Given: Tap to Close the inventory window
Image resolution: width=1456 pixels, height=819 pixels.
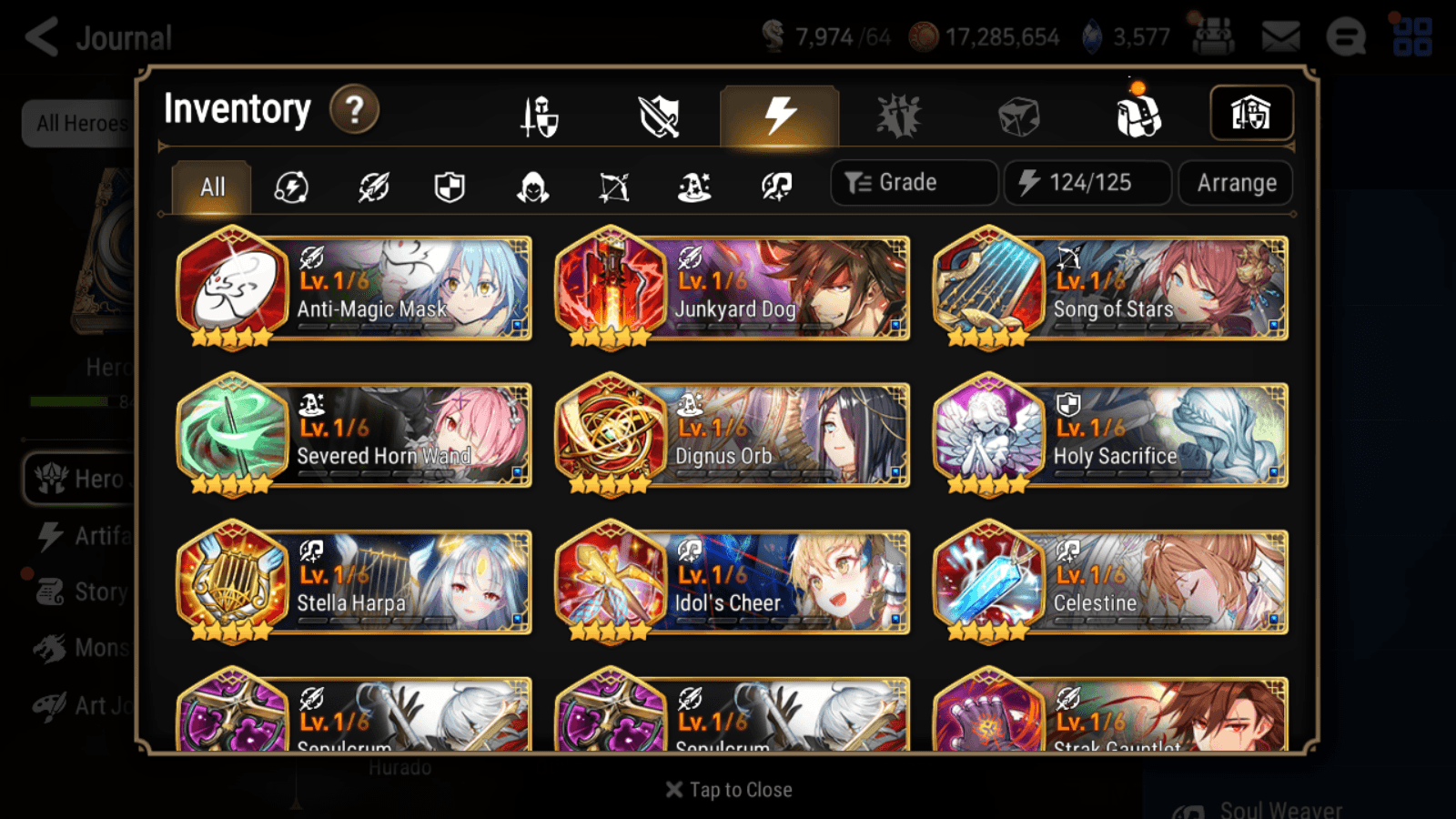Looking at the screenshot, I should point(728,789).
